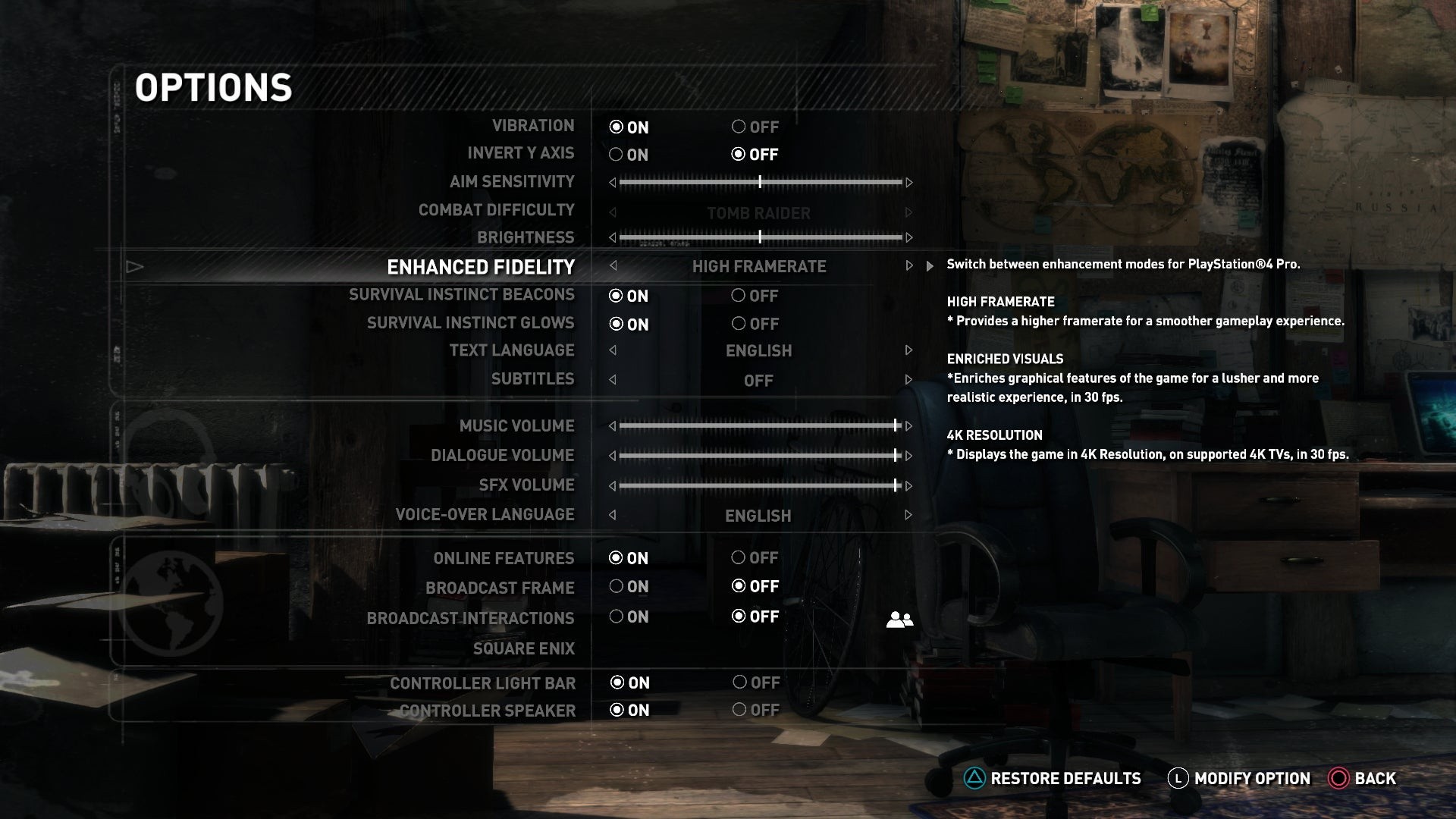1456x819 pixels.
Task: Switch Subtitles to next setting
Action: [x=908, y=379]
